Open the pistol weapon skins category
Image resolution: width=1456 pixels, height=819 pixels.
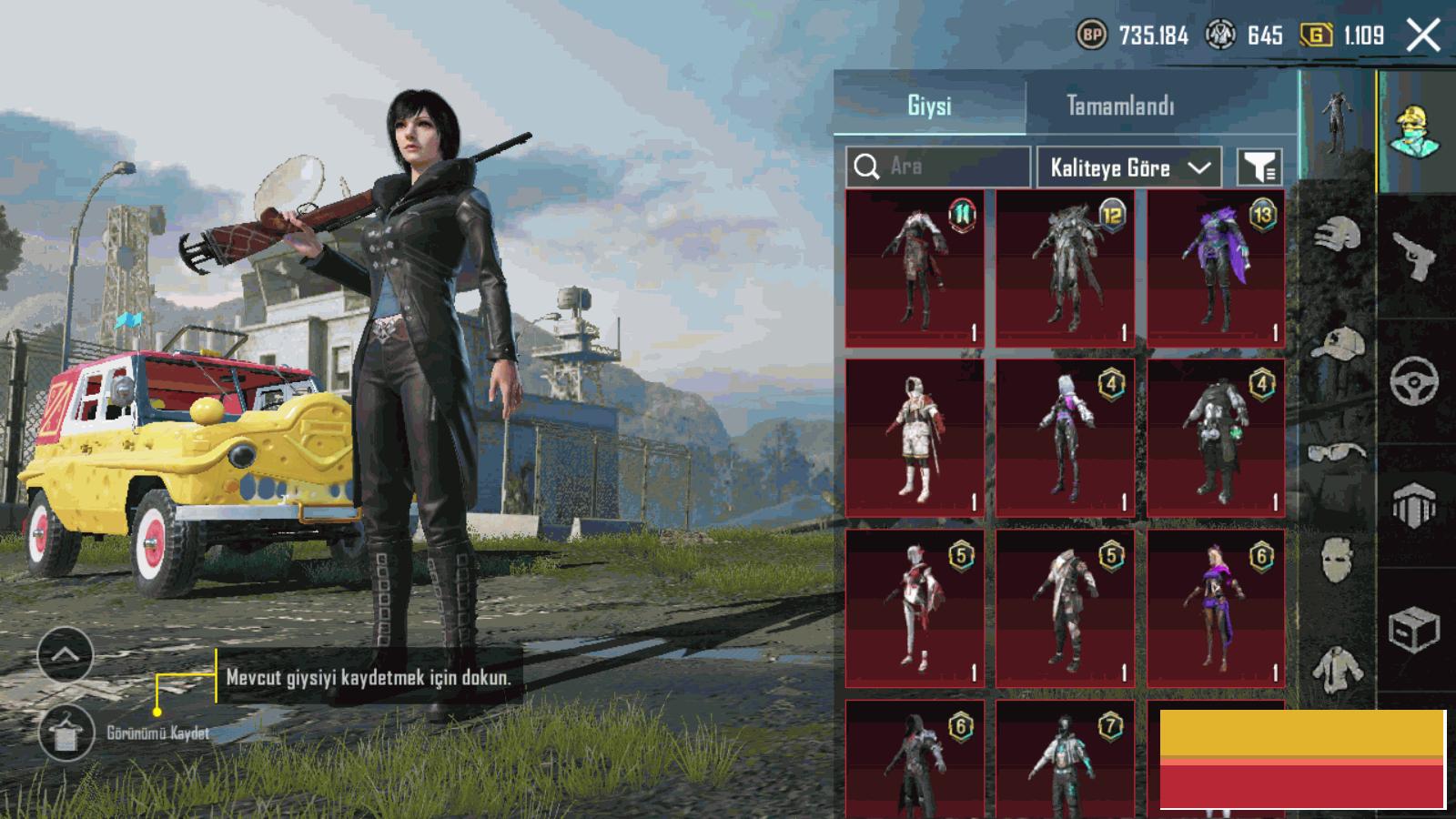(1415, 257)
